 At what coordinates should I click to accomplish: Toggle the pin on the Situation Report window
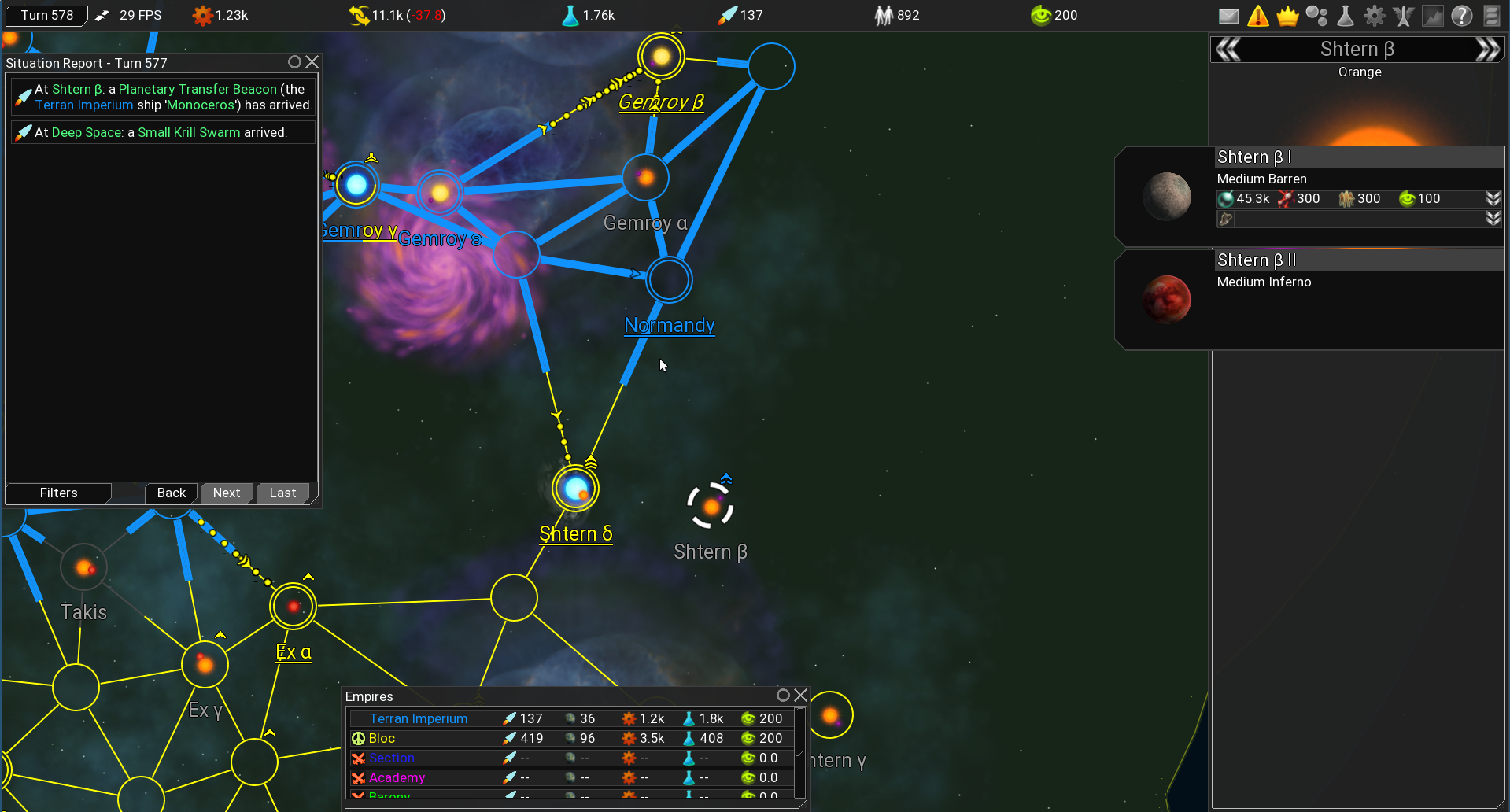point(294,62)
